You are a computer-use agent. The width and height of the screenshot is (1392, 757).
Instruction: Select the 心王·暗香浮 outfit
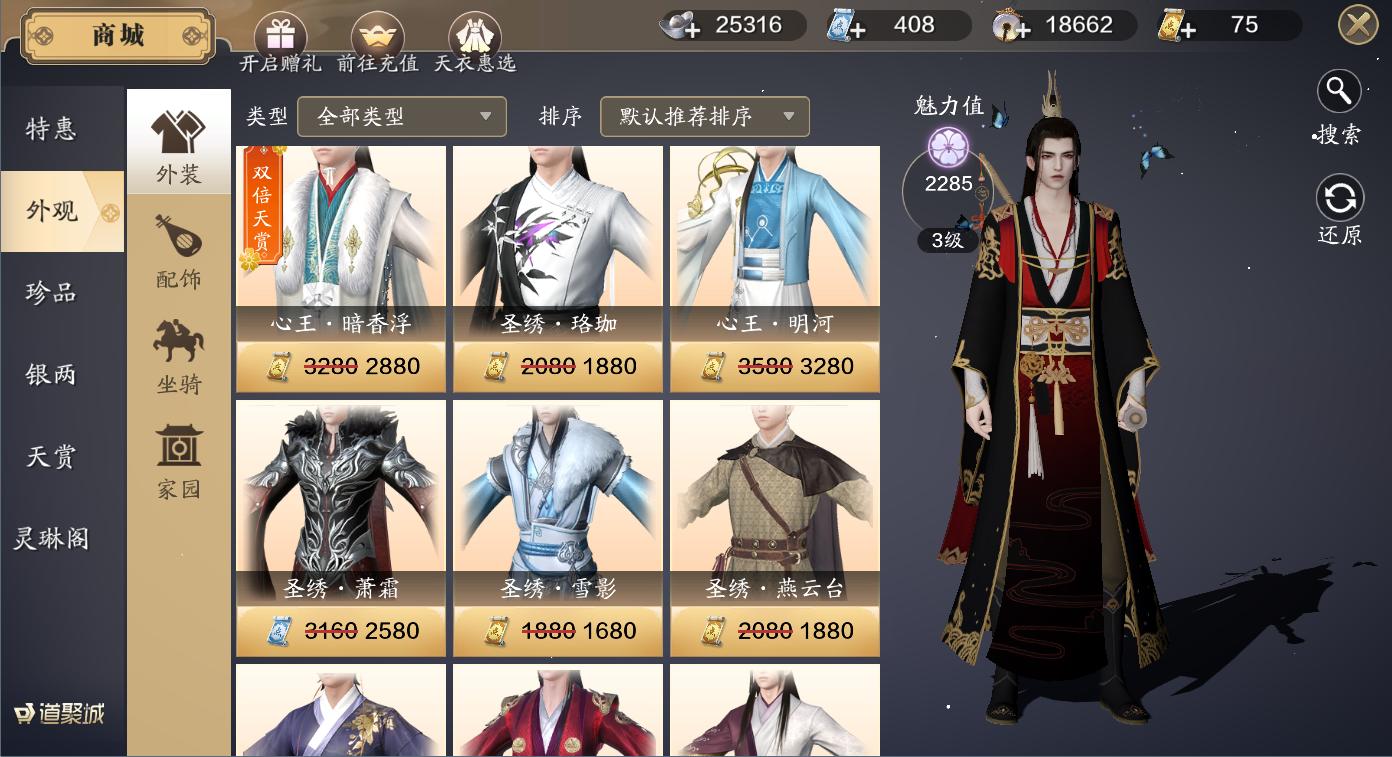click(x=341, y=240)
